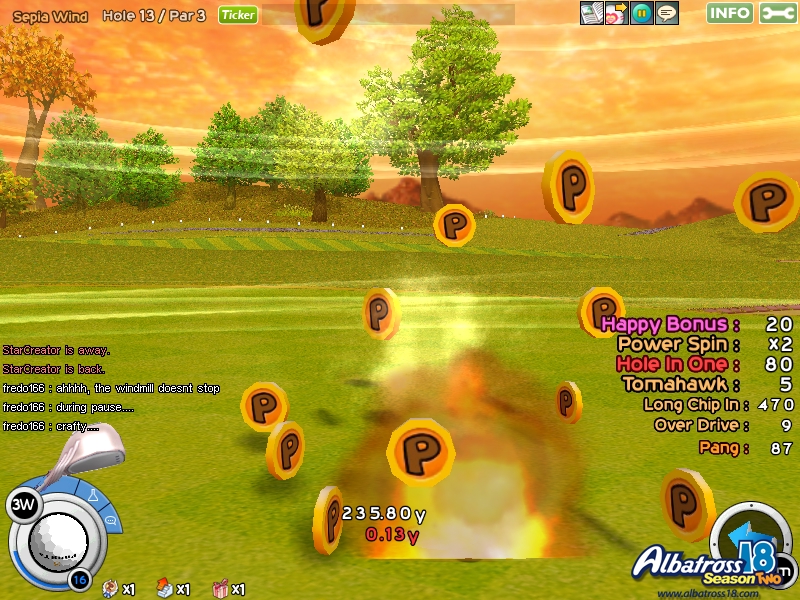This screenshot has width=800, height=600.
Task: Open settings with the wrench button
Action: pos(778,13)
